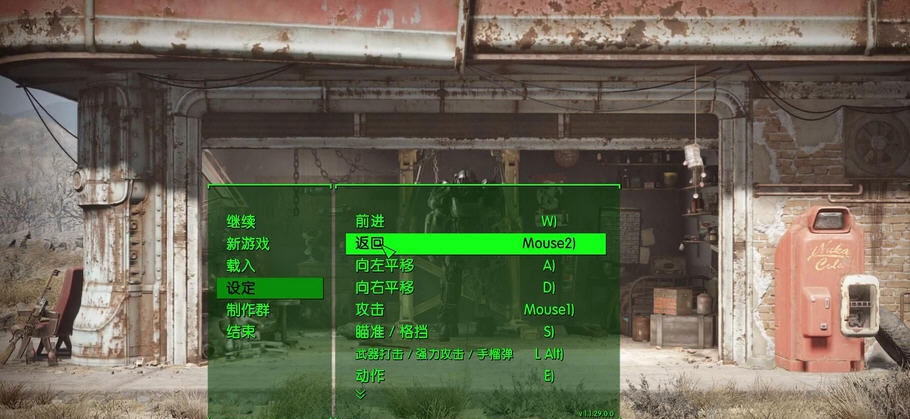The height and width of the screenshot is (419, 910).
Task: Select 结束 to quit the game
Action: click(241, 332)
